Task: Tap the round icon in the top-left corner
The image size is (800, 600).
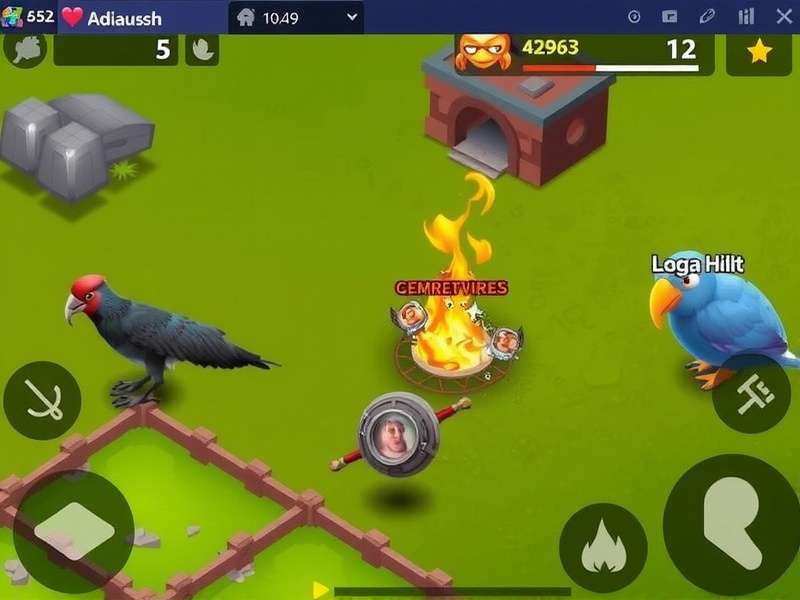Action: 24,49
